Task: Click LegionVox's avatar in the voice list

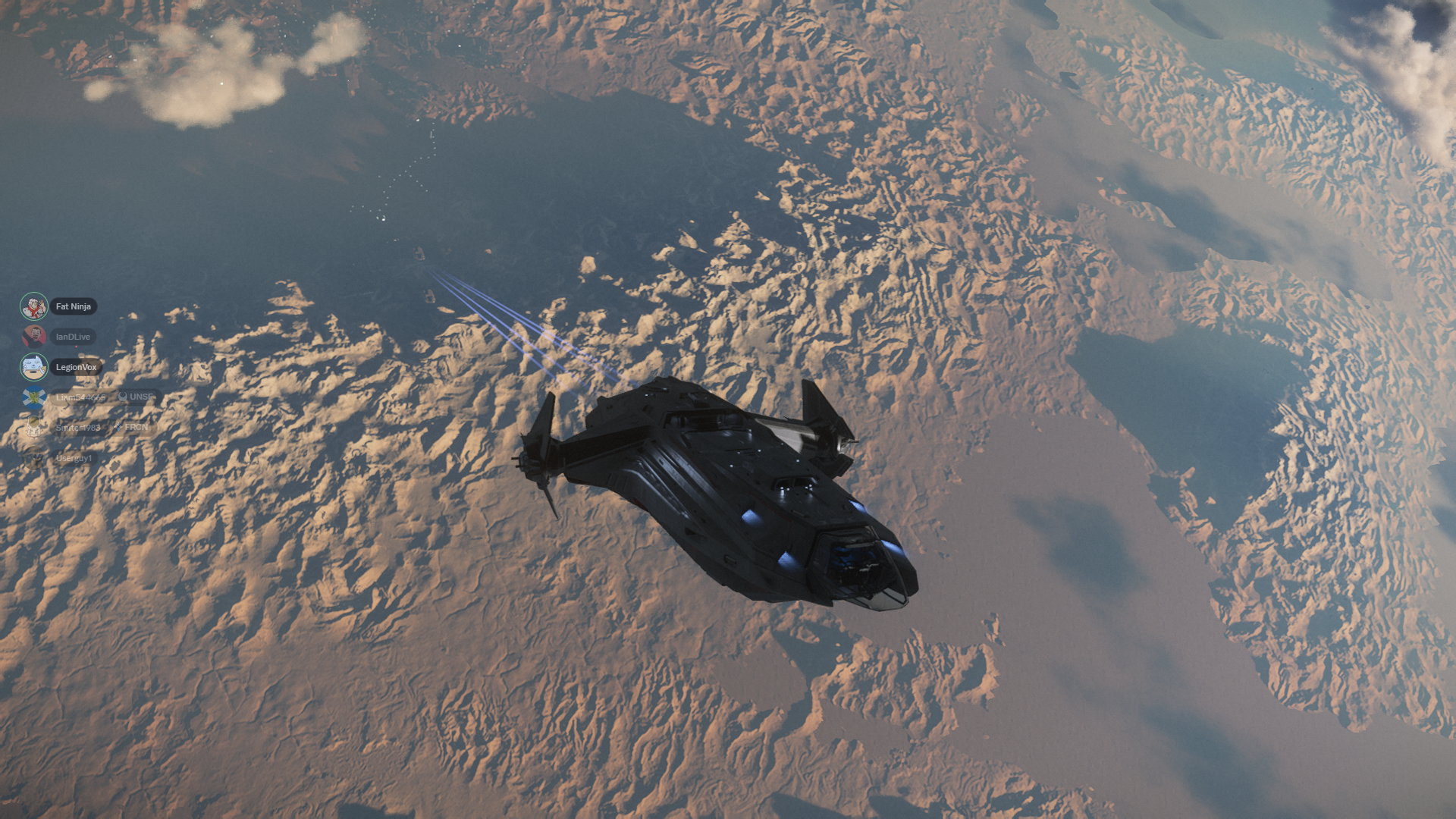Action: [x=33, y=367]
